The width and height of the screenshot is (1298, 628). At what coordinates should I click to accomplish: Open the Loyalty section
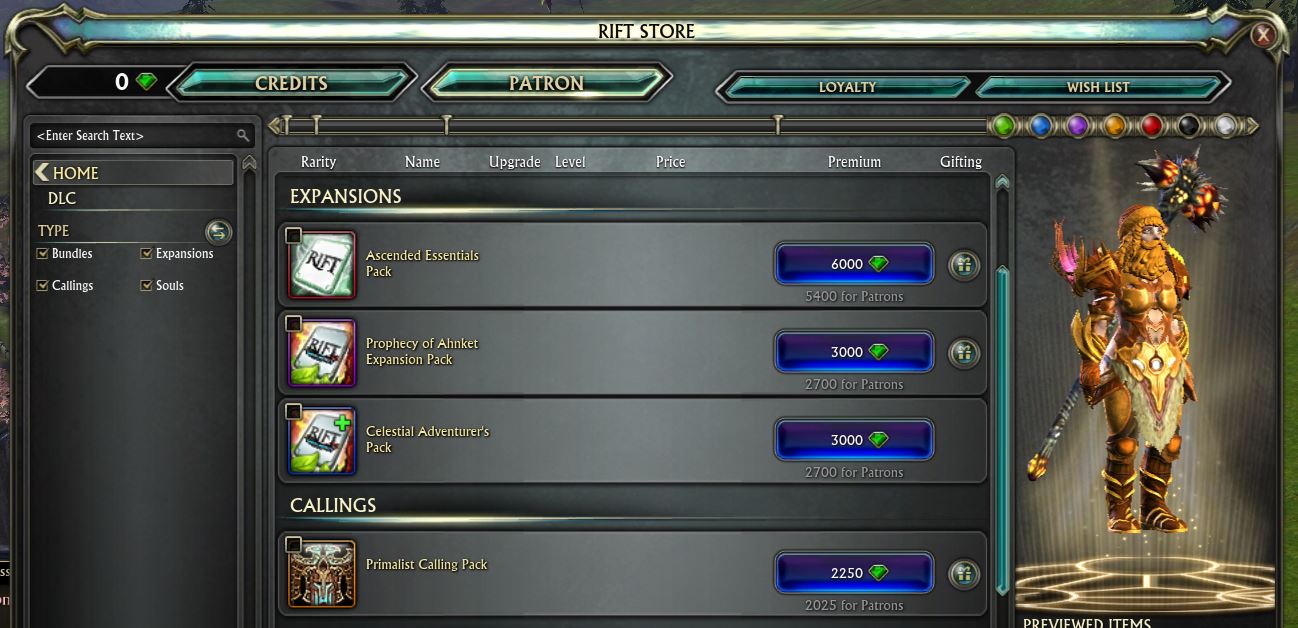click(846, 87)
